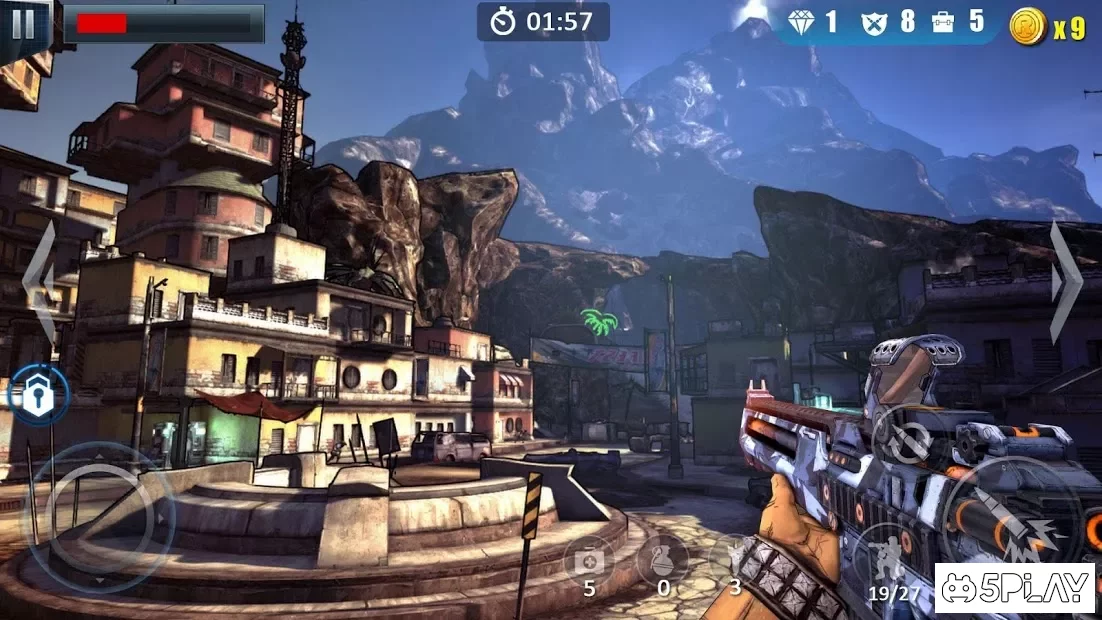Image resolution: width=1102 pixels, height=620 pixels.
Task: Click the gold coin icon
Action: pyautogui.click(x=1027, y=26)
